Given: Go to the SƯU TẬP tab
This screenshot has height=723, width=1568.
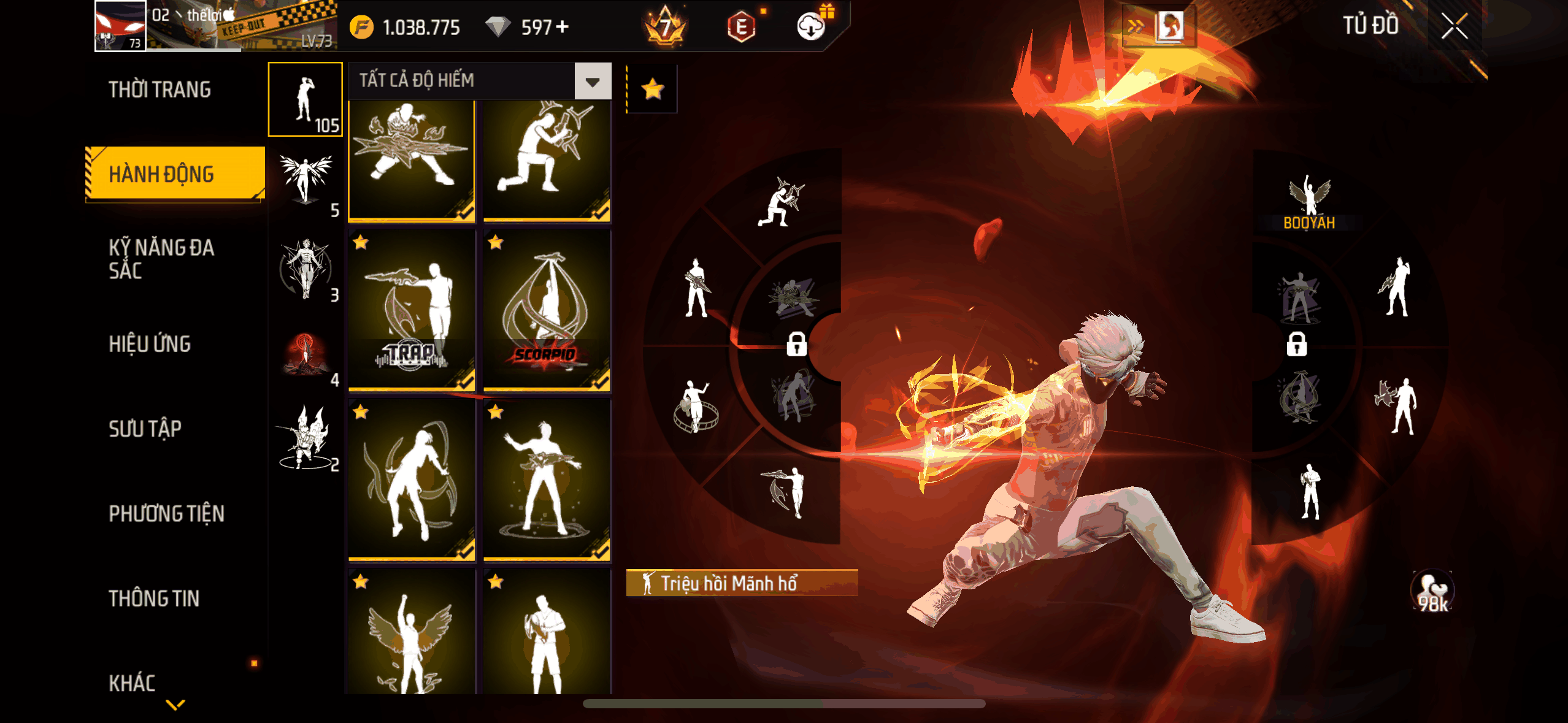Looking at the screenshot, I should (145, 429).
